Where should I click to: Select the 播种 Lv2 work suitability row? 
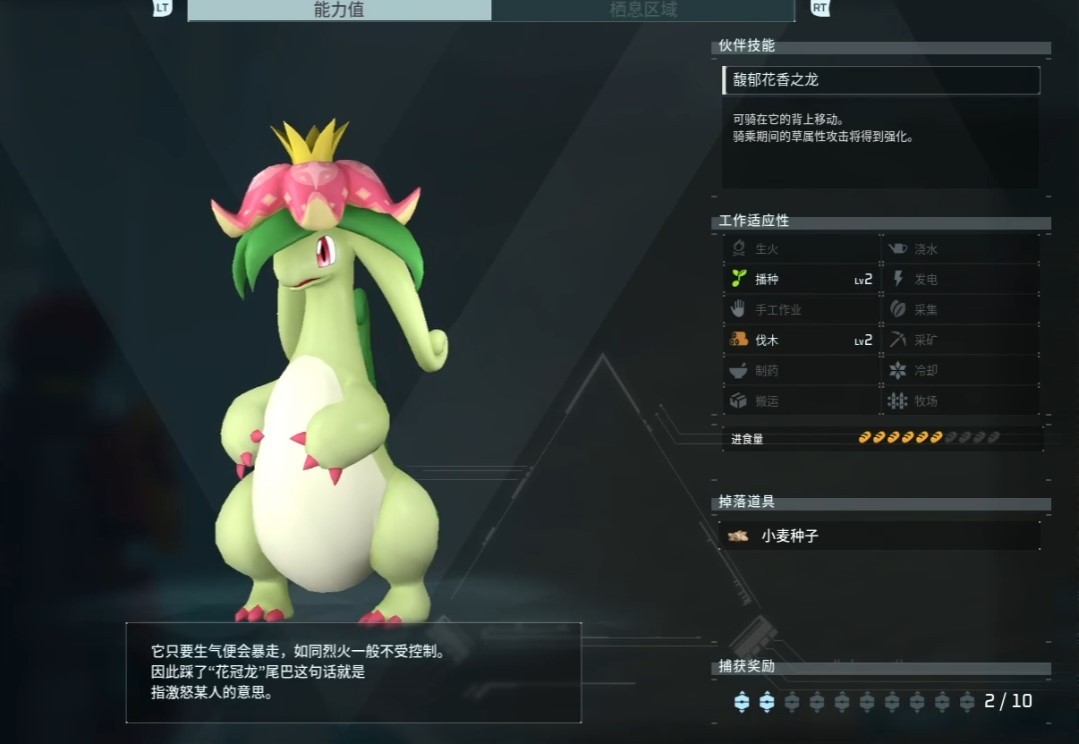tap(802, 279)
